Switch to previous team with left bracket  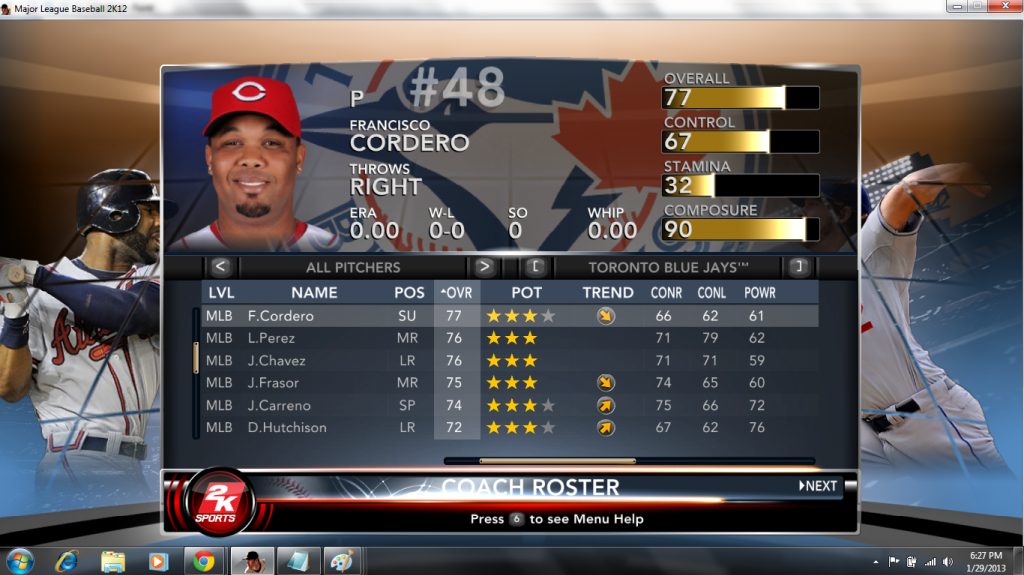(x=536, y=267)
